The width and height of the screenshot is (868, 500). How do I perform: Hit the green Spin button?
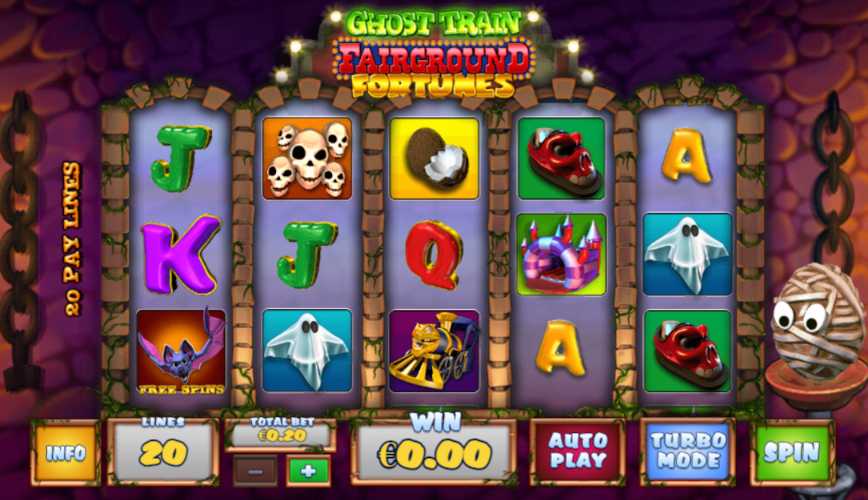tap(791, 452)
